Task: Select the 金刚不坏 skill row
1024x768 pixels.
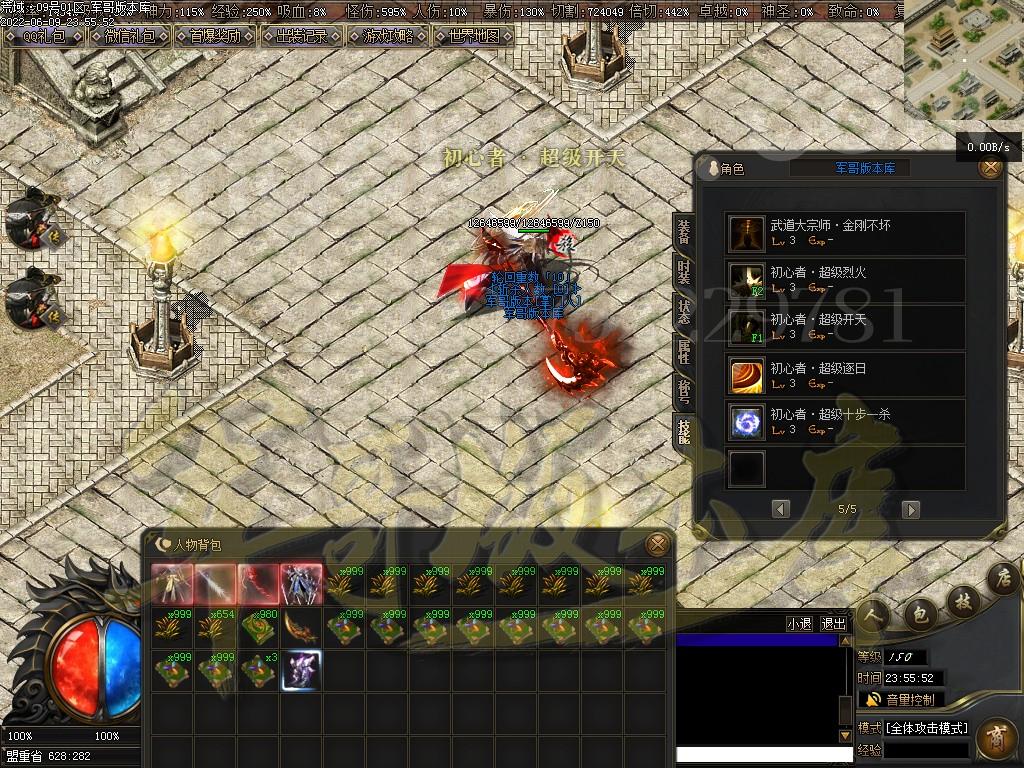Action: click(x=845, y=233)
